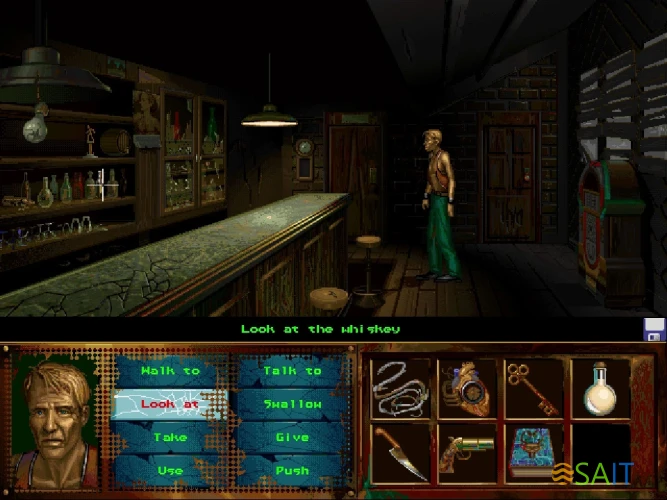The width and height of the screenshot is (667, 500).
Task: Pick the mechanical heart inventory item
Action: coord(466,387)
